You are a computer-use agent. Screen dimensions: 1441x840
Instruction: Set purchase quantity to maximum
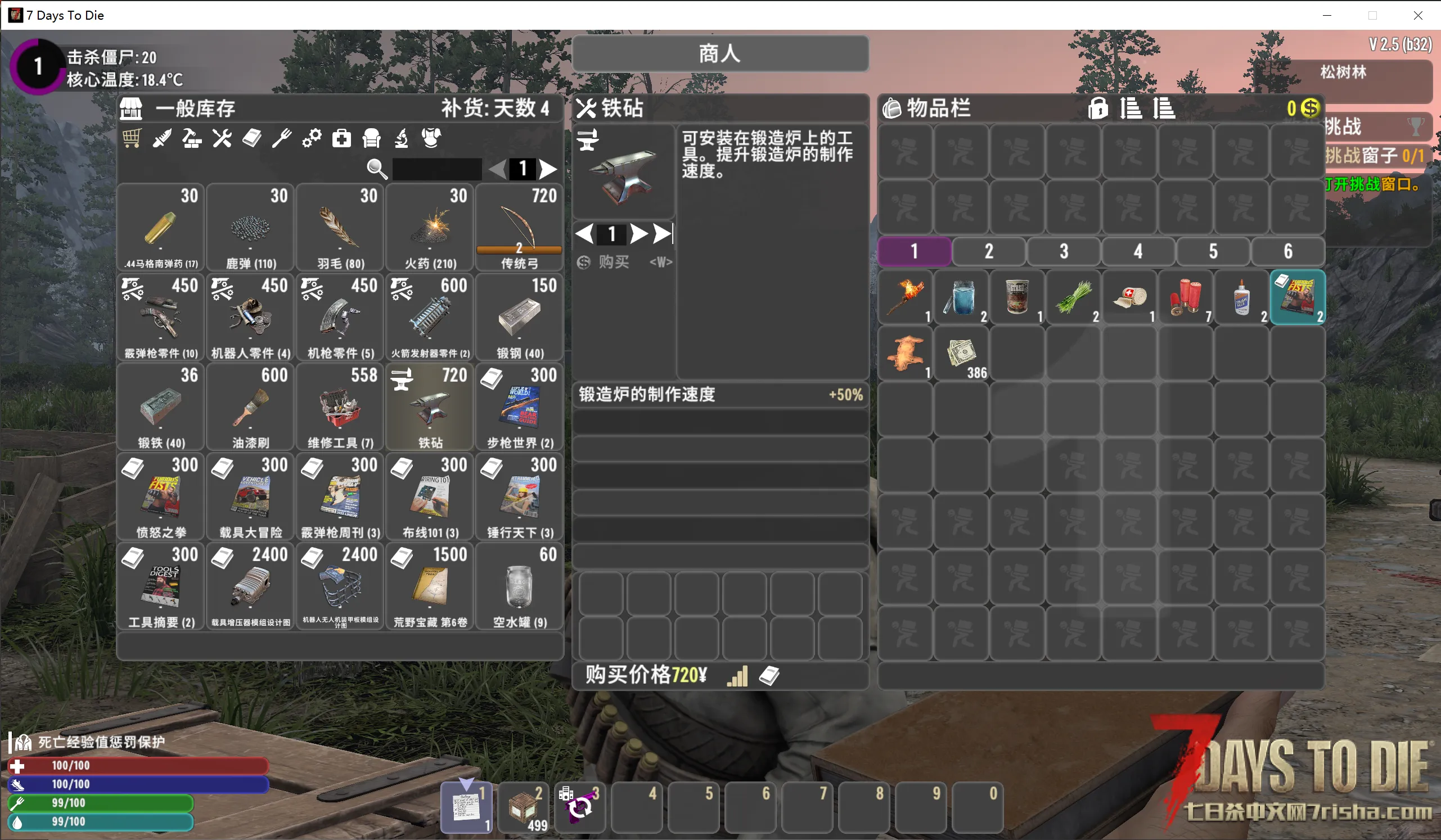coord(663,234)
